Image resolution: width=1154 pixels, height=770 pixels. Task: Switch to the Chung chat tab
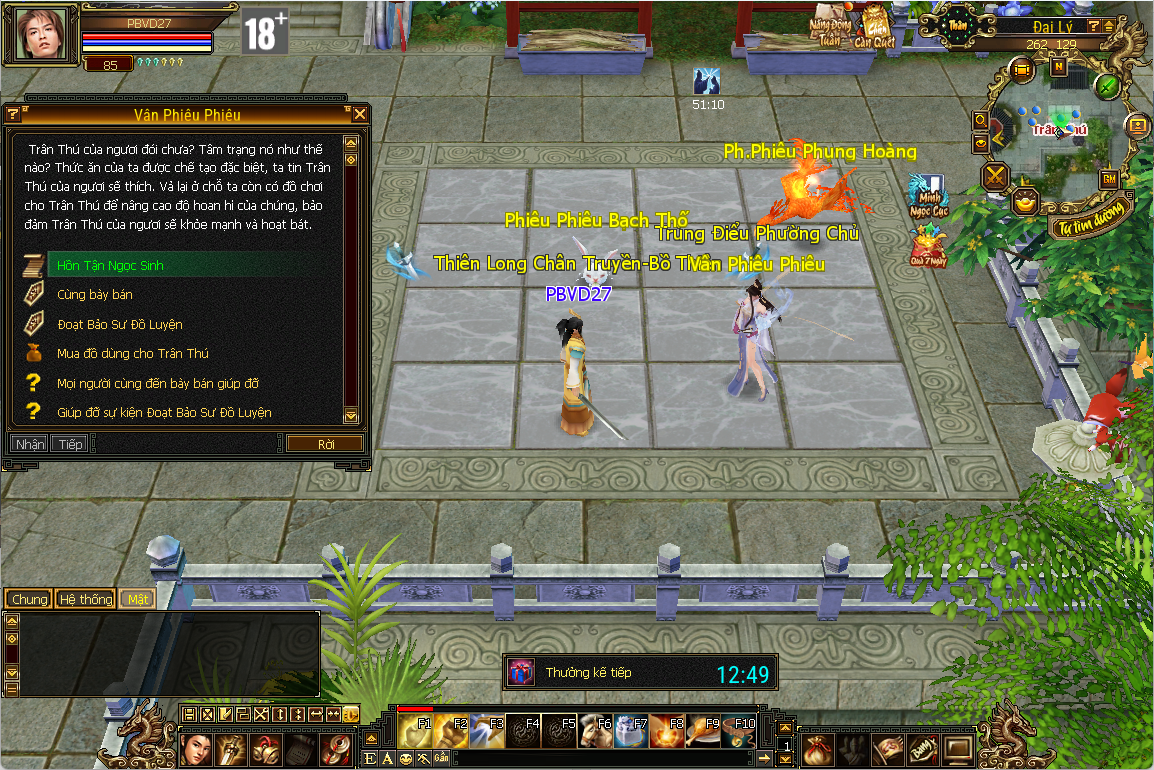29,599
